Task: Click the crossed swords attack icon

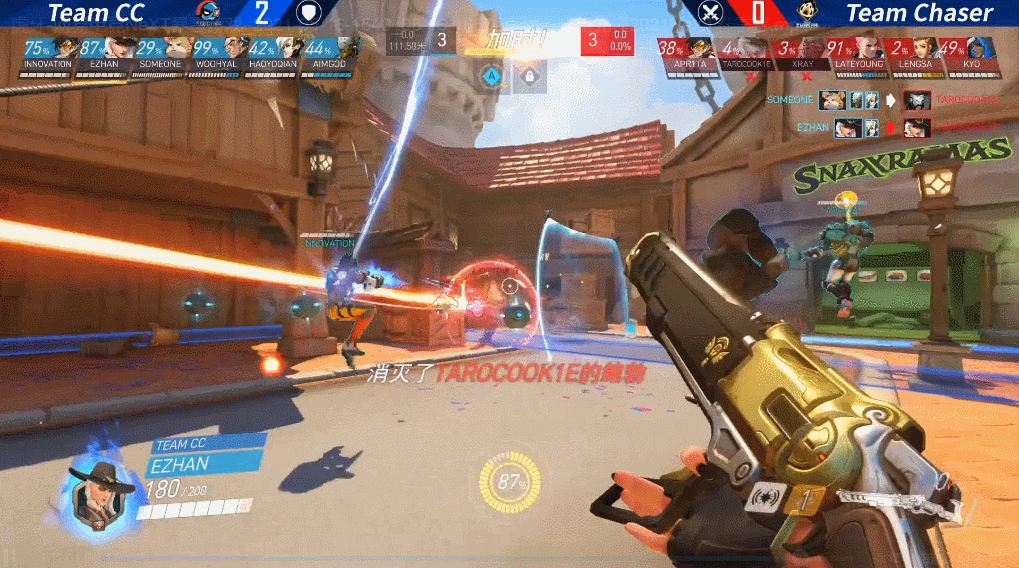Action: coord(711,12)
